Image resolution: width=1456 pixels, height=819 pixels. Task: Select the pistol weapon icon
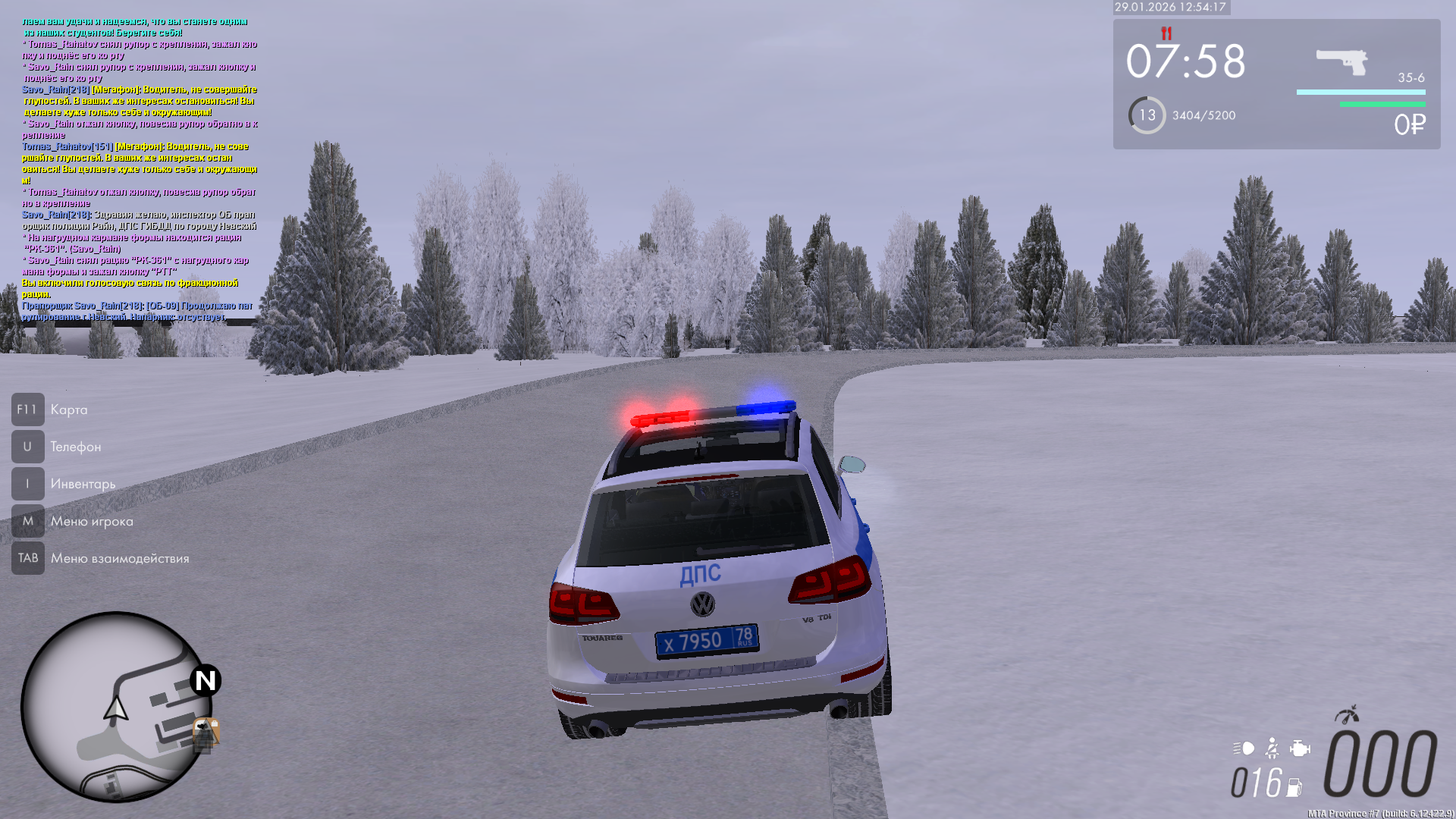[1341, 61]
